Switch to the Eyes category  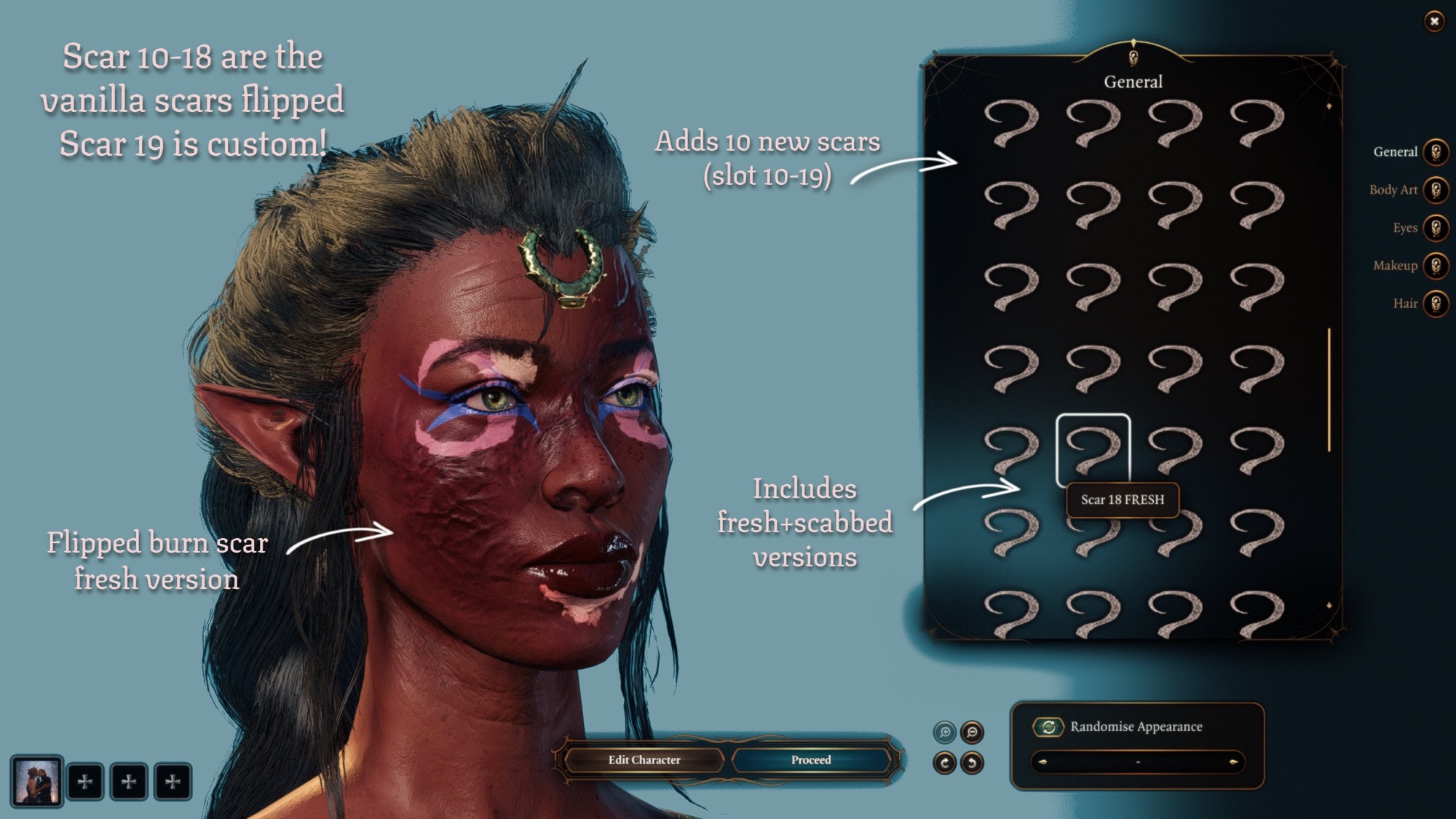pos(1435,228)
